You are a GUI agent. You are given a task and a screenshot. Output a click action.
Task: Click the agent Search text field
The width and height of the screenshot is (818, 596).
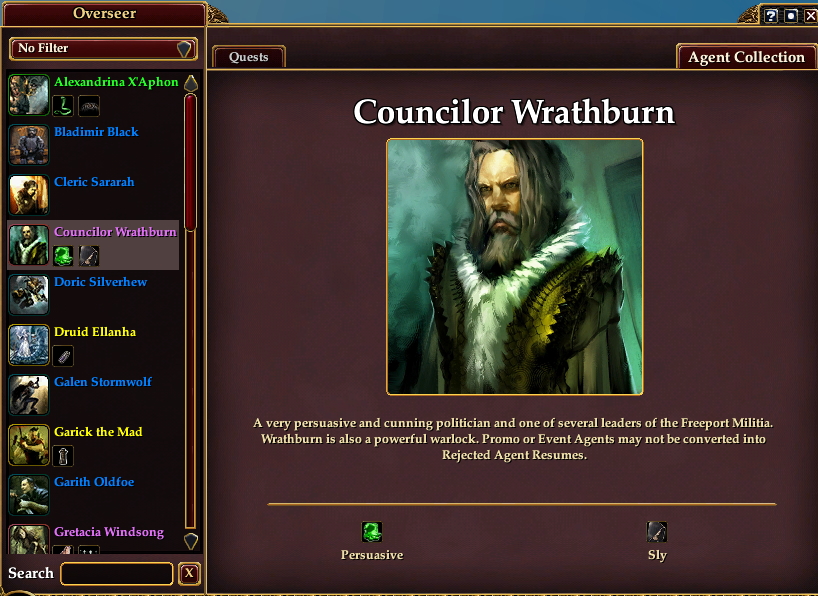[117, 574]
